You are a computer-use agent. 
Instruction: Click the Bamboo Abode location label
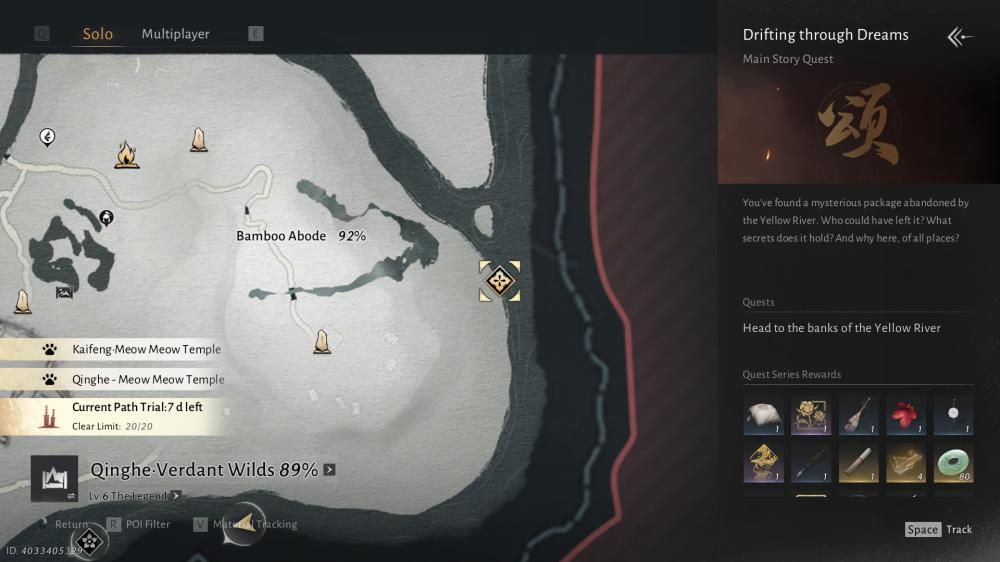click(x=281, y=236)
